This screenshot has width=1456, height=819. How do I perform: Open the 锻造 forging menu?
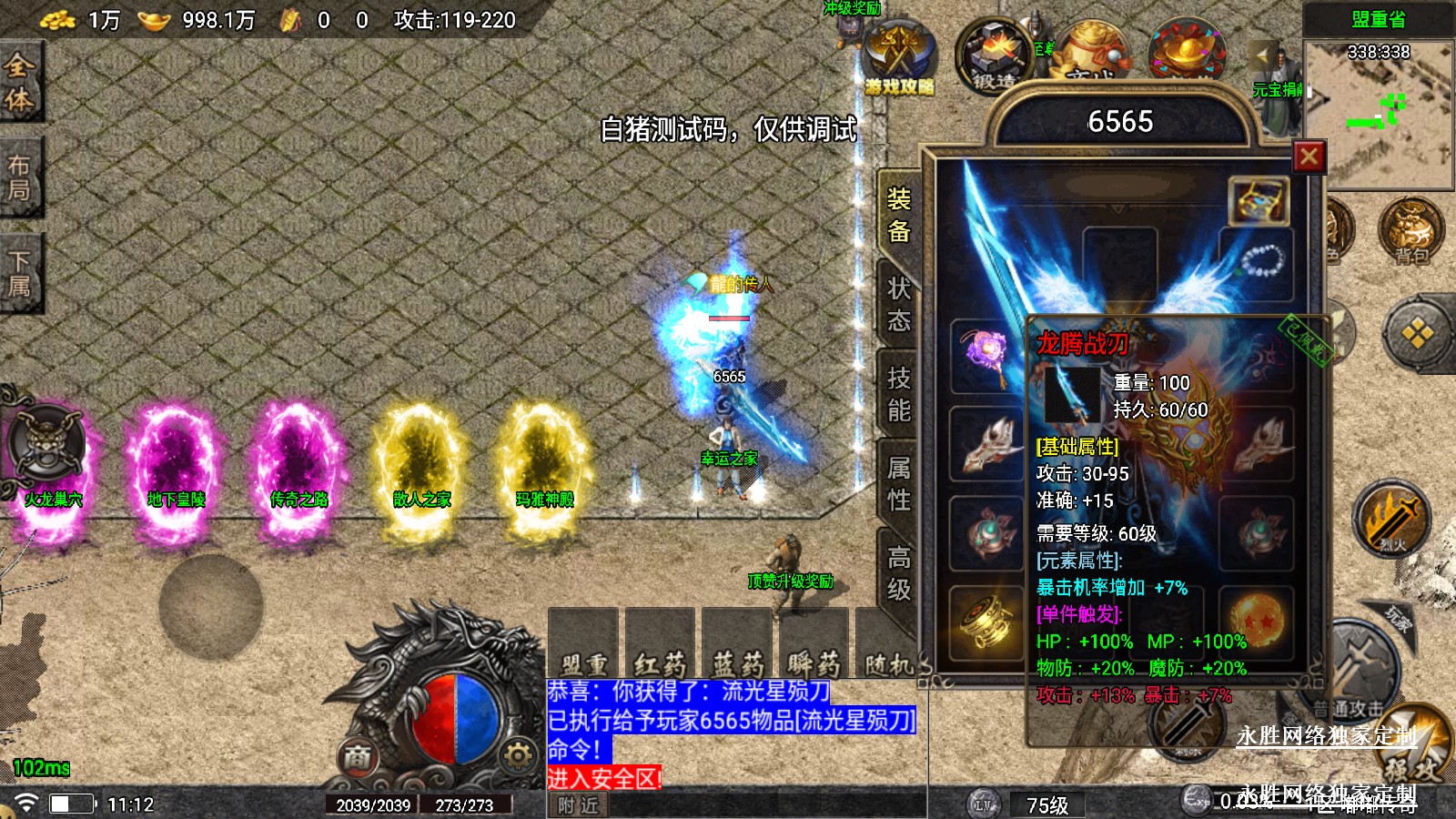coord(994,56)
